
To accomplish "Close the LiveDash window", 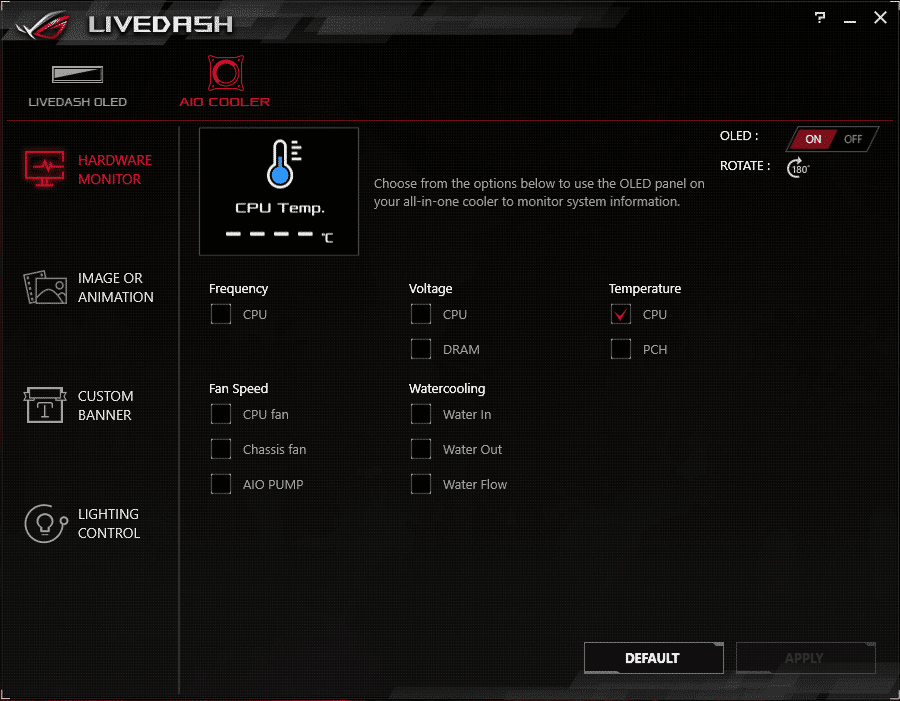I will pos(880,18).
